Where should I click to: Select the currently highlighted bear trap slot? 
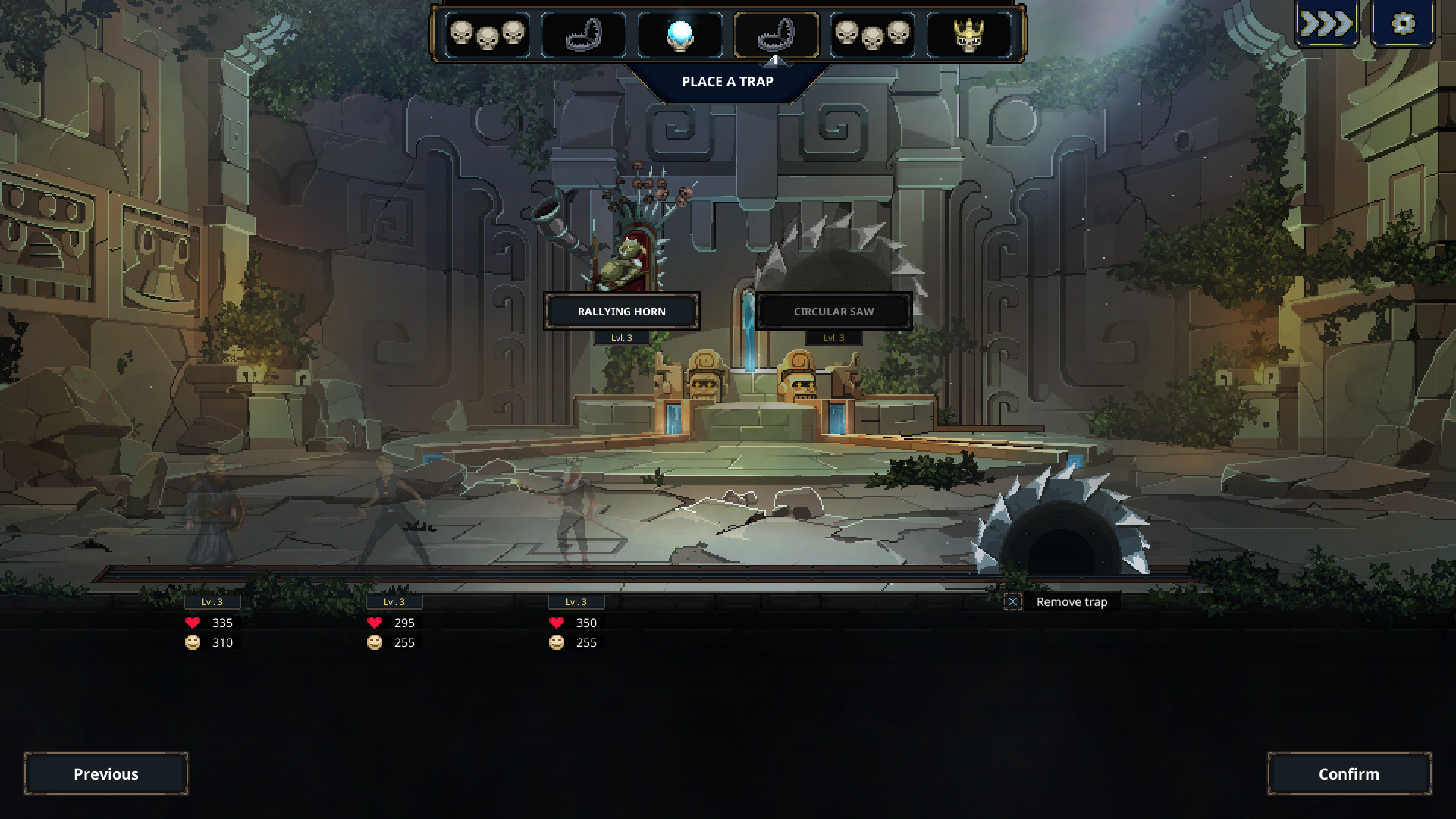click(x=775, y=33)
